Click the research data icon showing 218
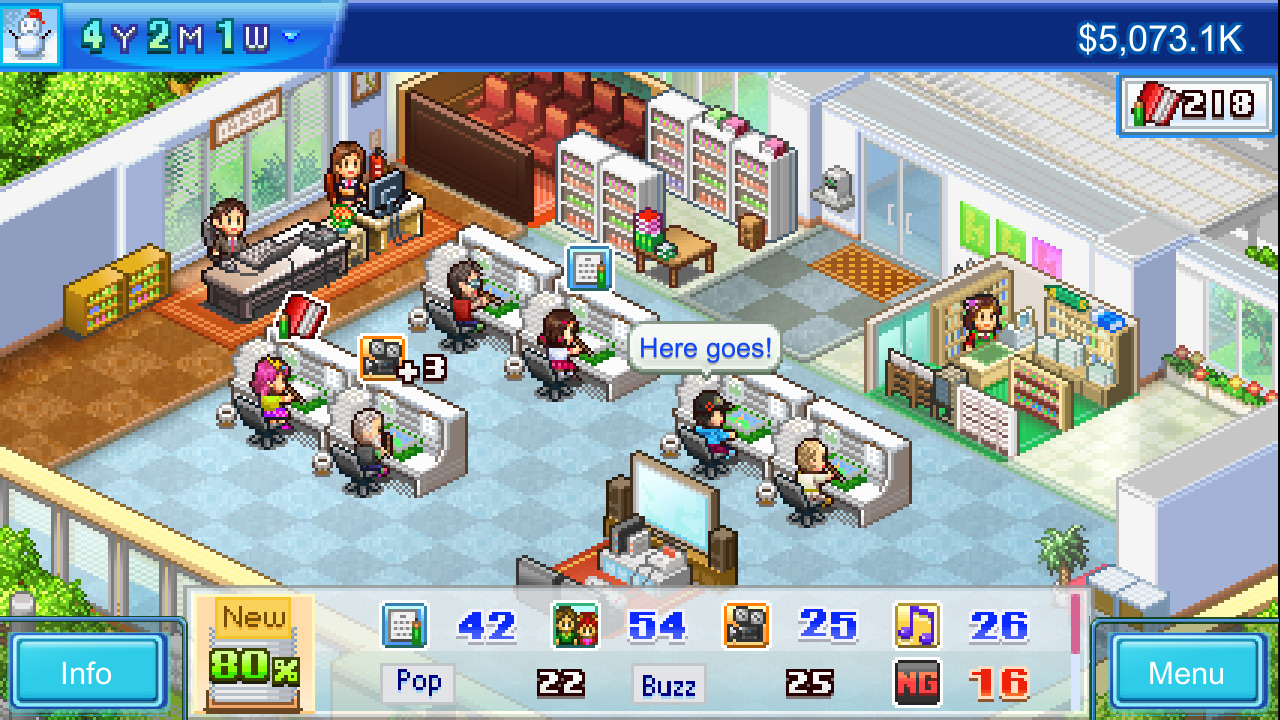The height and width of the screenshot is (720, 1280). point(1196,105)
